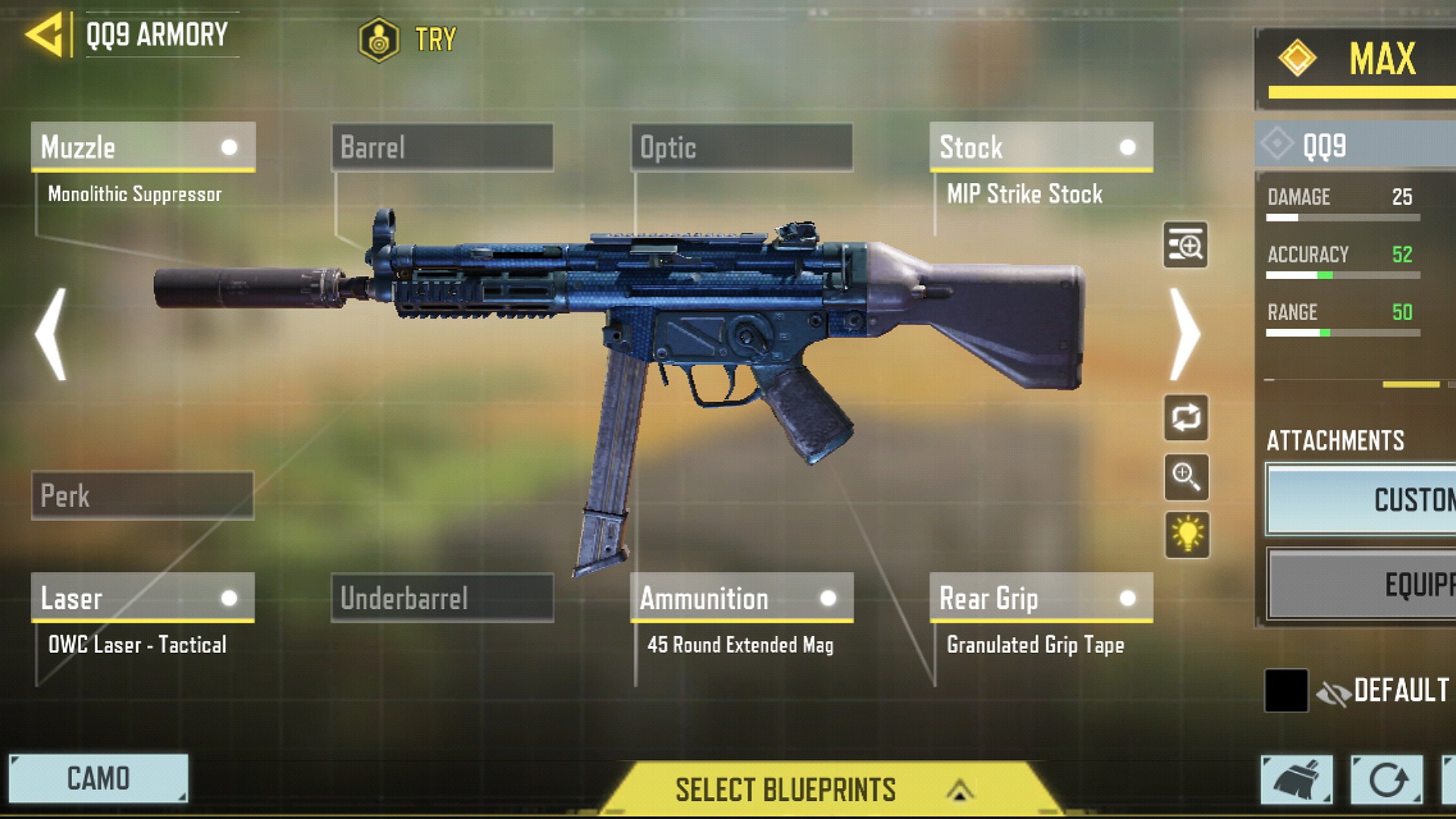This screenshot has height=819, width=1456.
Task: Open the Camo menu
Action: (98, 778)
